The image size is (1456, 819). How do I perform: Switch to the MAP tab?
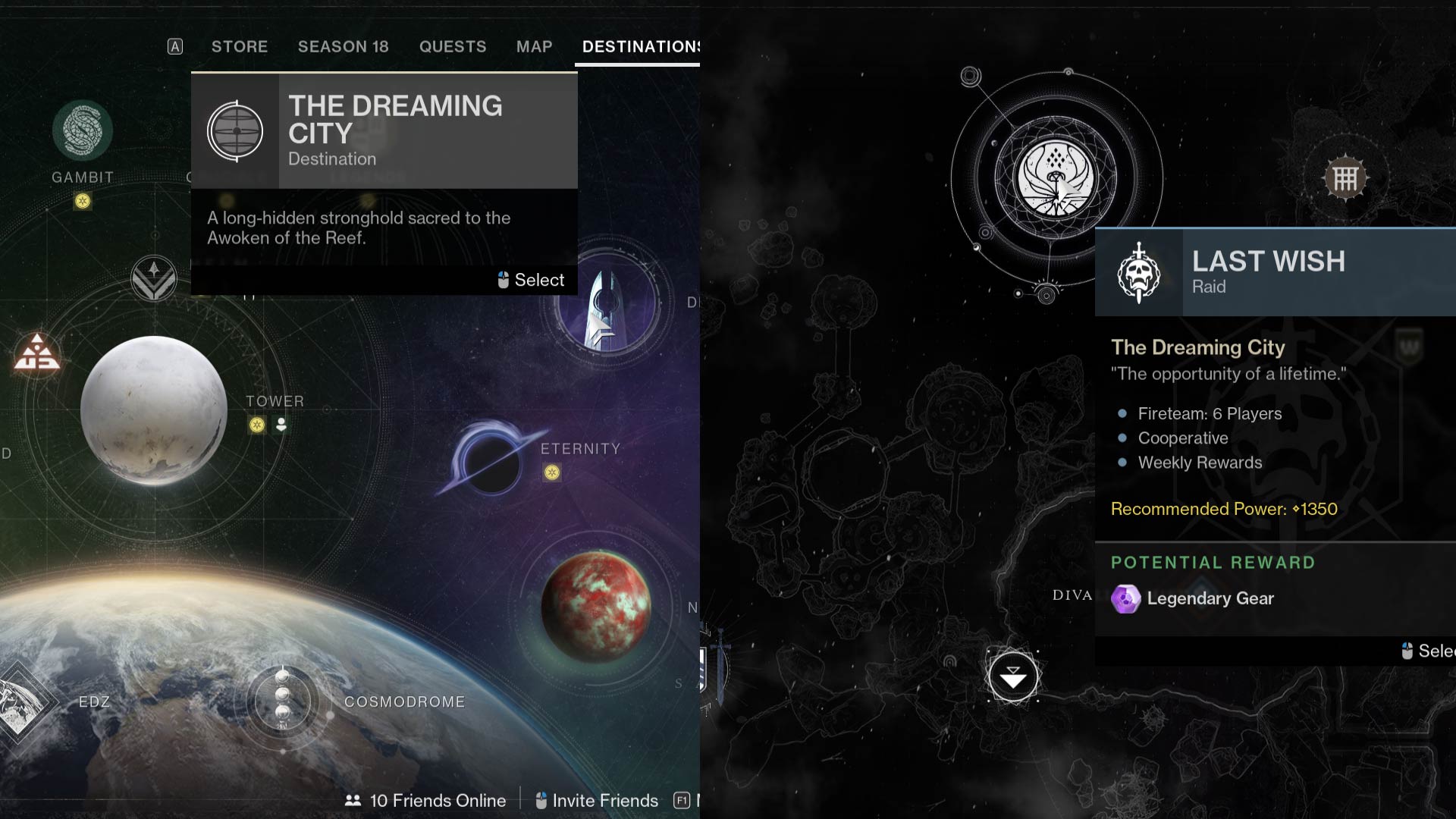533,46
